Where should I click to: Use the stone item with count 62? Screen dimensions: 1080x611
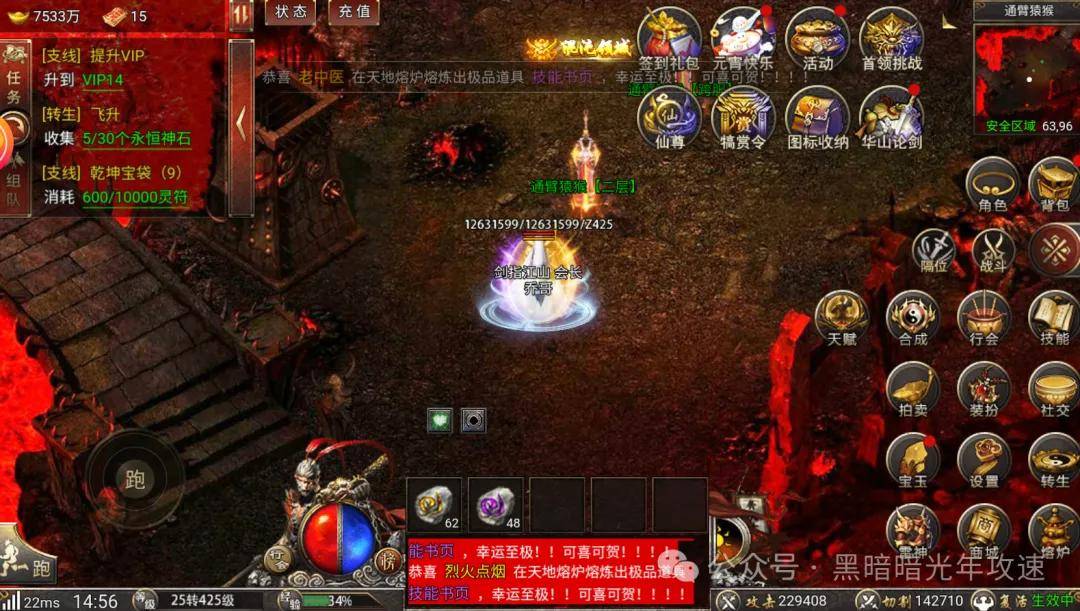435,505
